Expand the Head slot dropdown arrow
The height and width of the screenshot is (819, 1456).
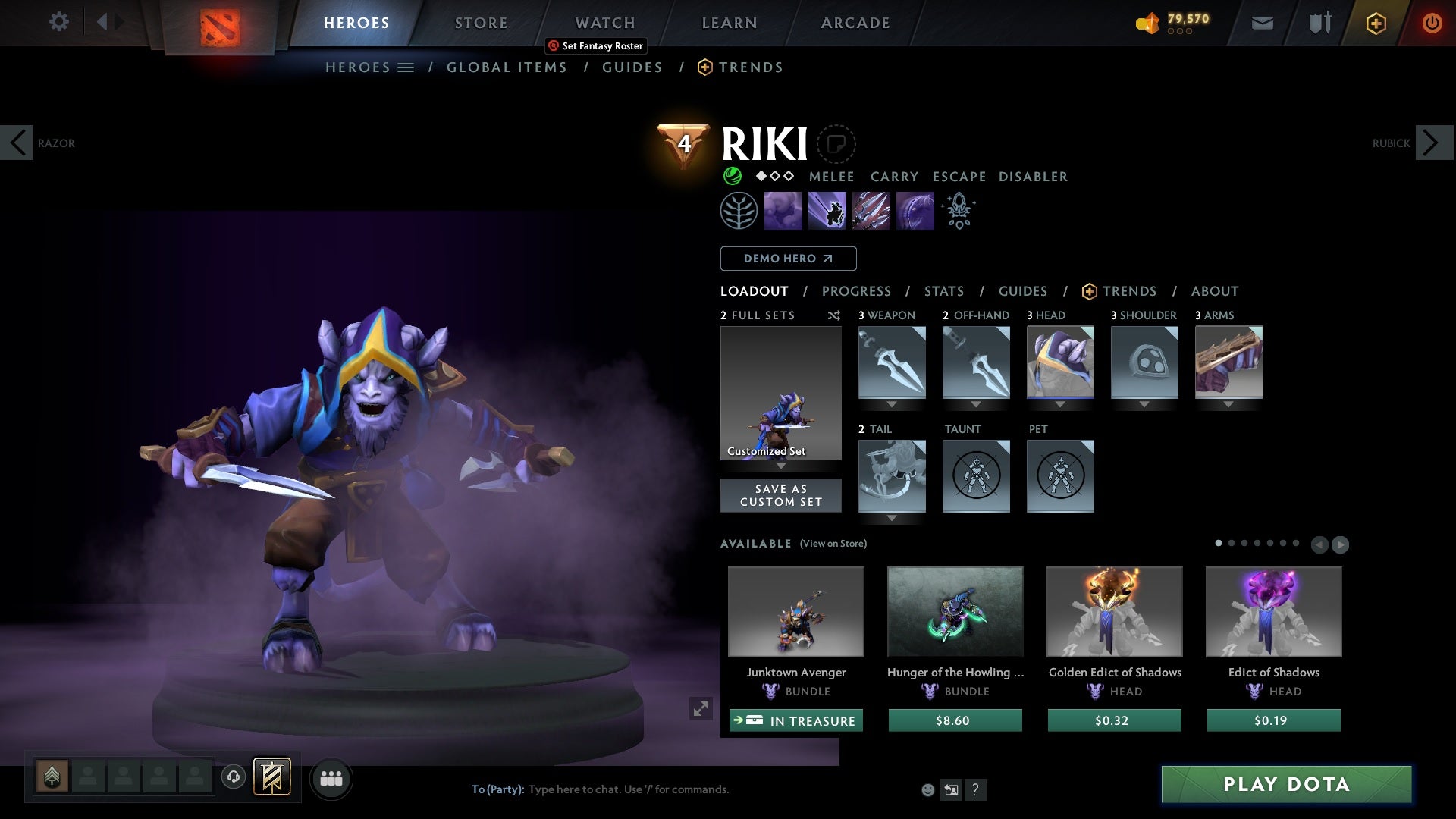click(x=1060, y=404)
